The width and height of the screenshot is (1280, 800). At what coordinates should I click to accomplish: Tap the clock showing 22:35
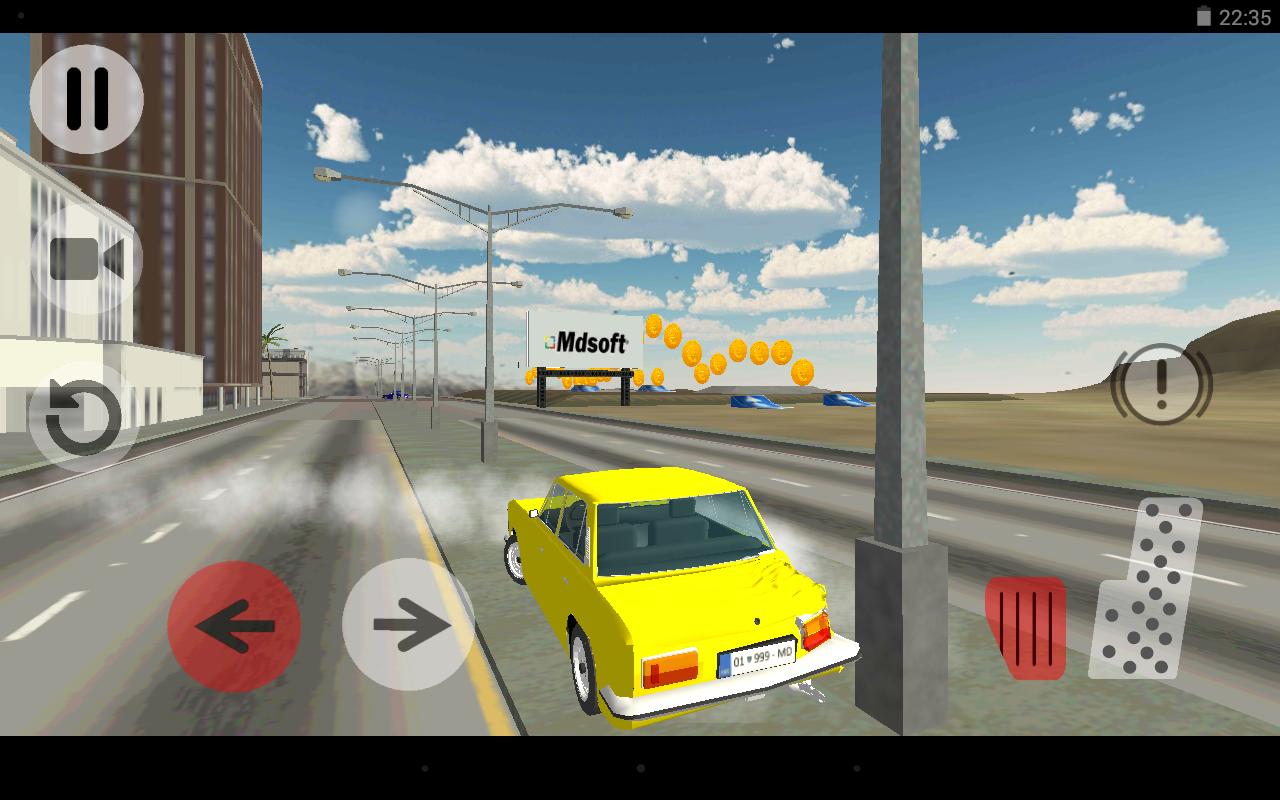pyautogui.click(x=1247, y=15)
